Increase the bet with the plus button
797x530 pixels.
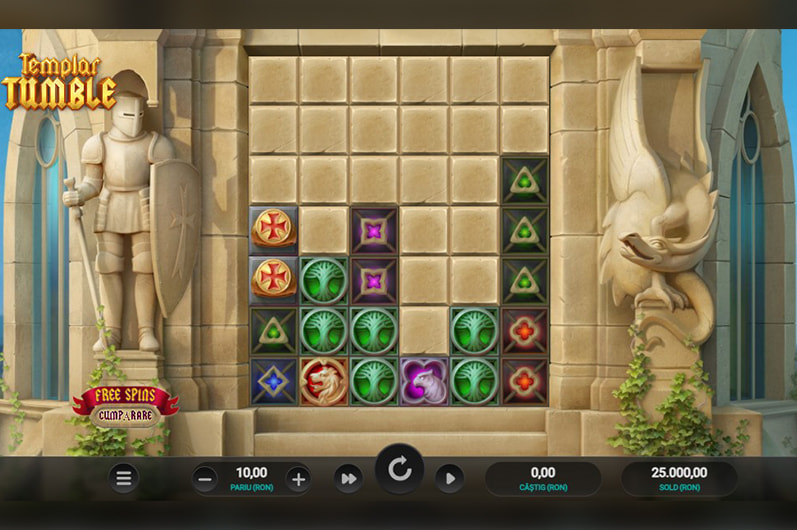click(298, 478)
